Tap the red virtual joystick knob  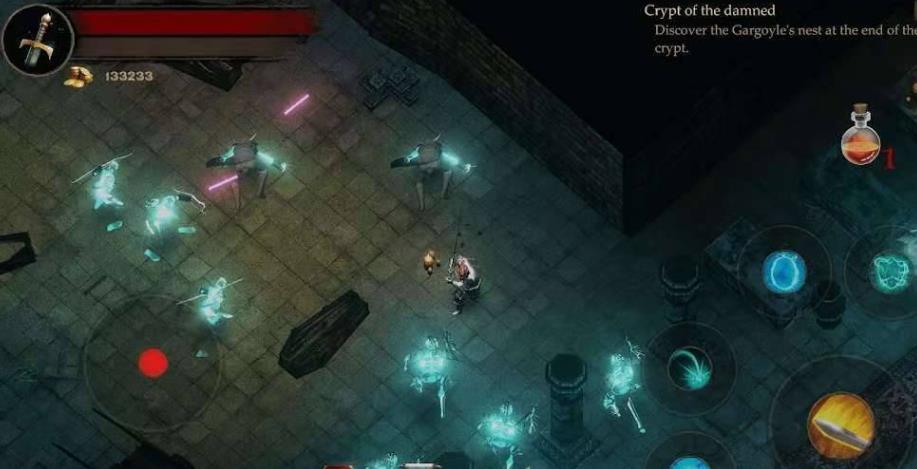(152, 362)
